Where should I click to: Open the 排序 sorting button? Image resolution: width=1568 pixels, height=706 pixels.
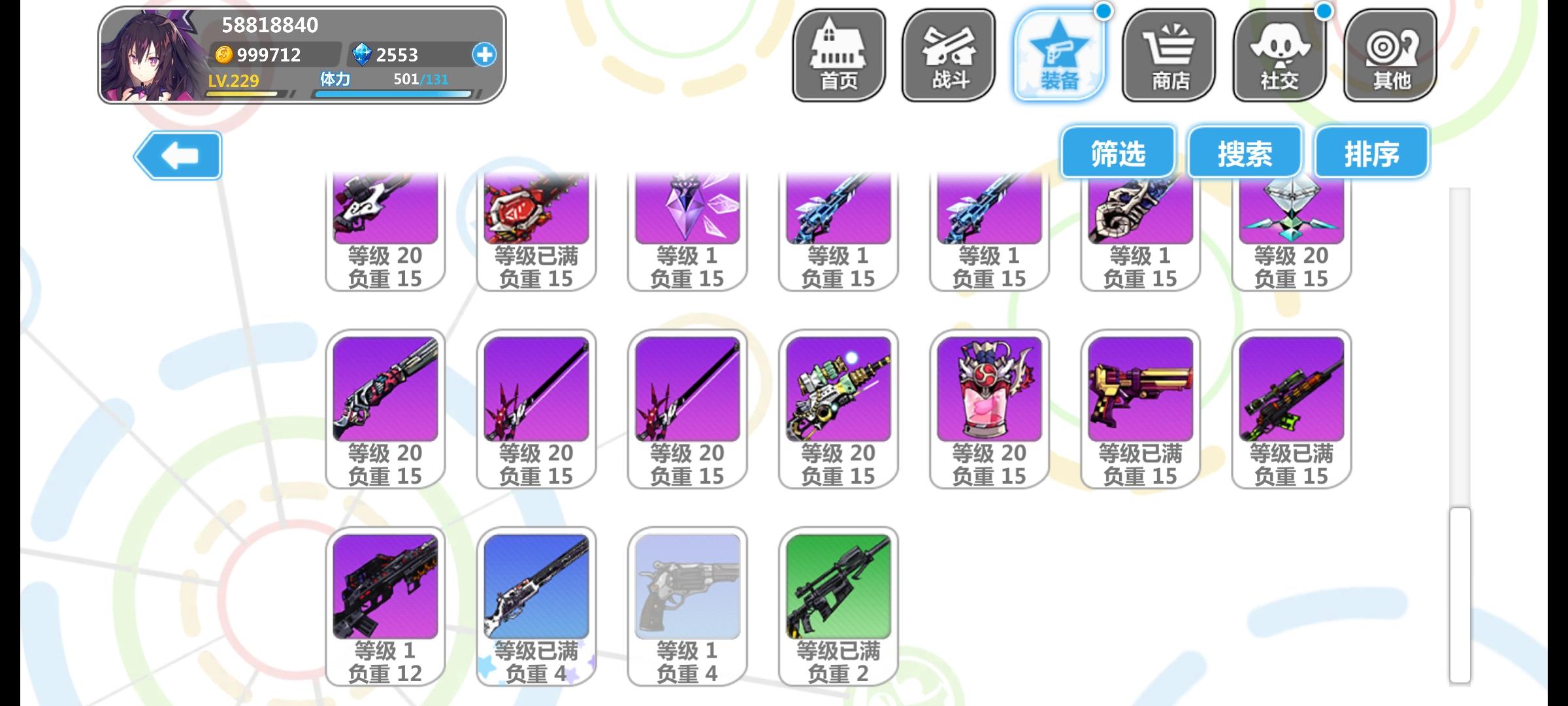pyautogui.click(x=1371, y=151)
